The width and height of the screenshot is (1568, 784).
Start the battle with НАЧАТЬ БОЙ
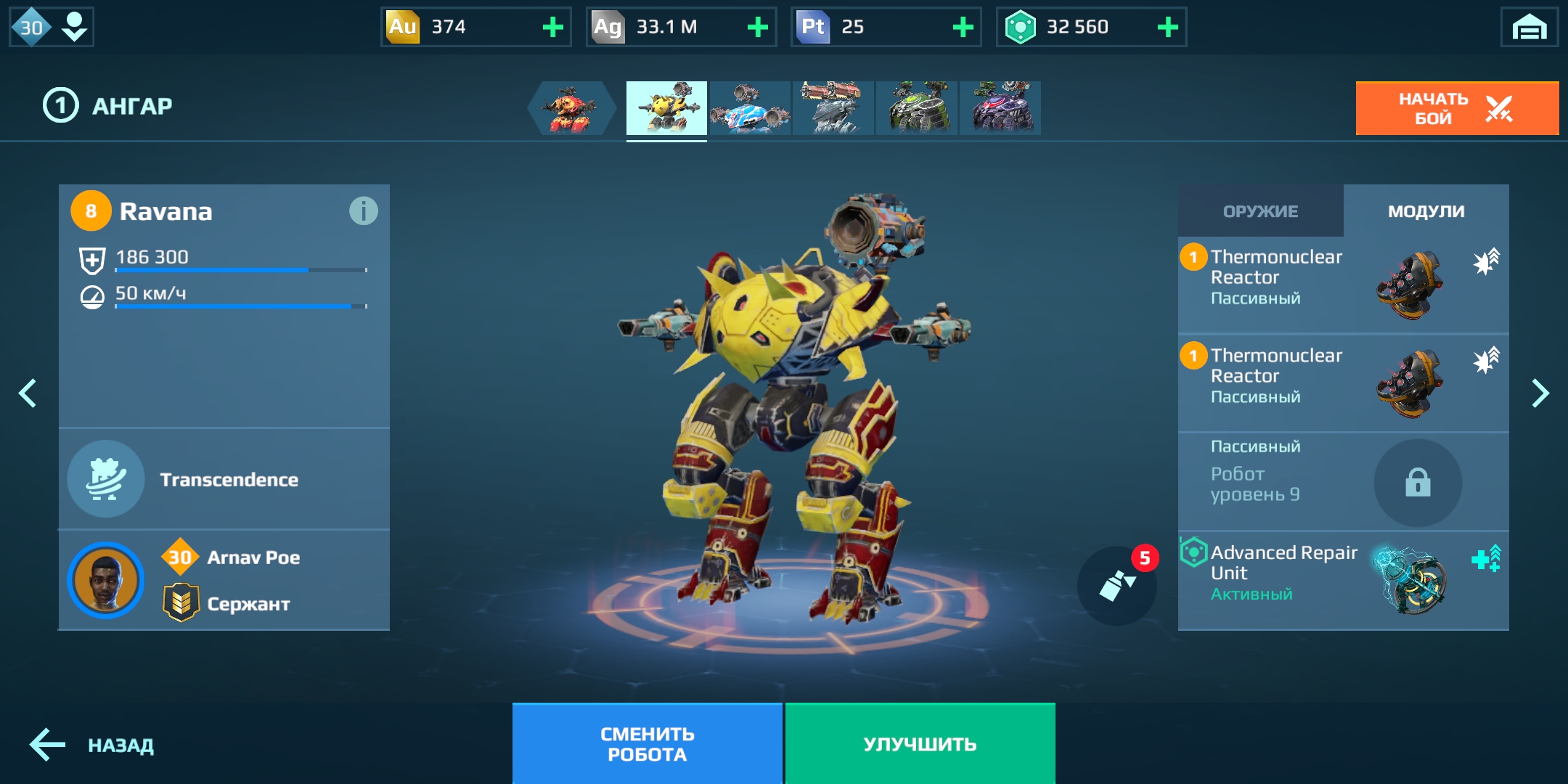[x=1456, y=108]
